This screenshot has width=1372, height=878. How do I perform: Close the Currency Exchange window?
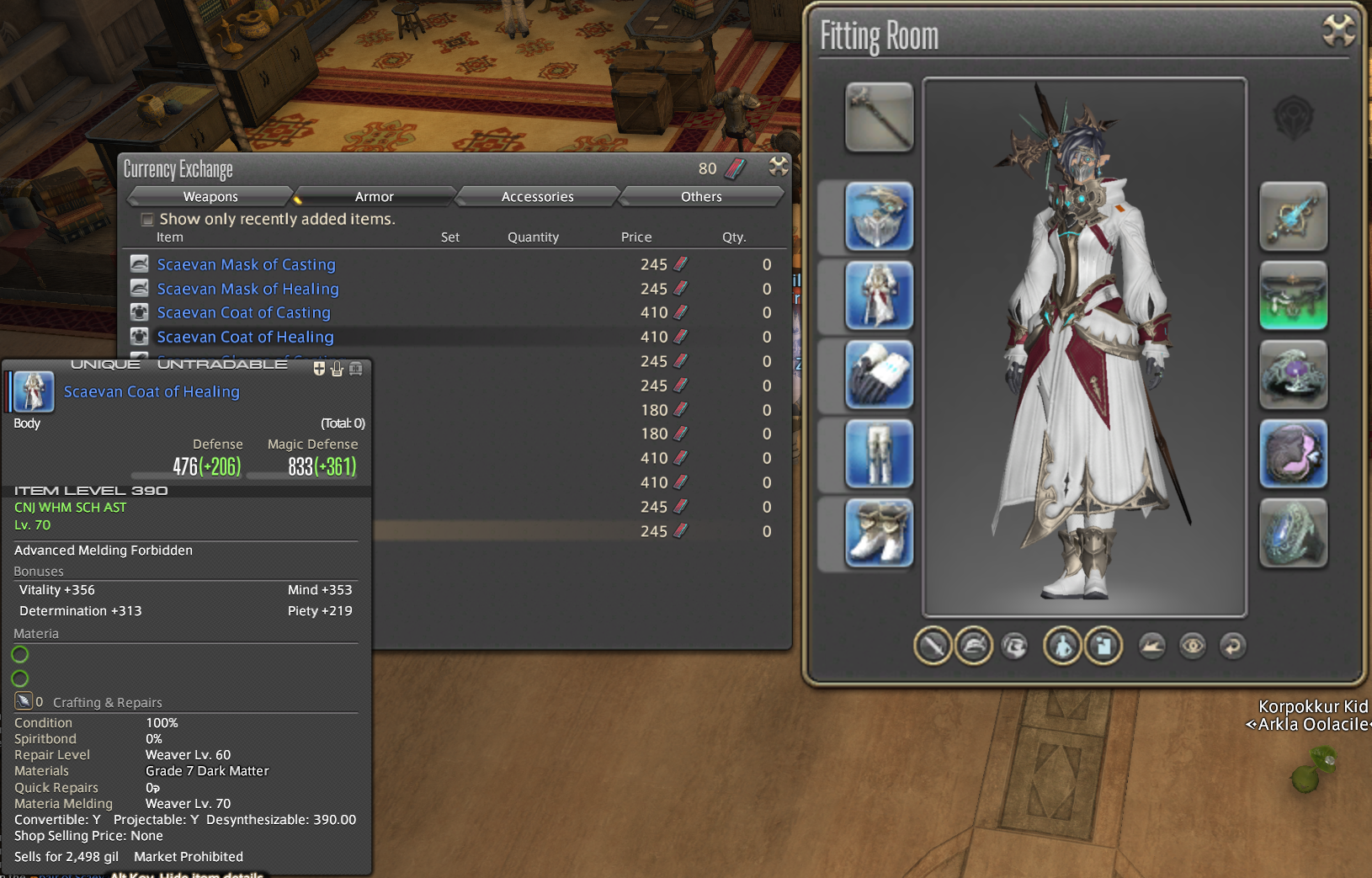[x=779, y=167]
